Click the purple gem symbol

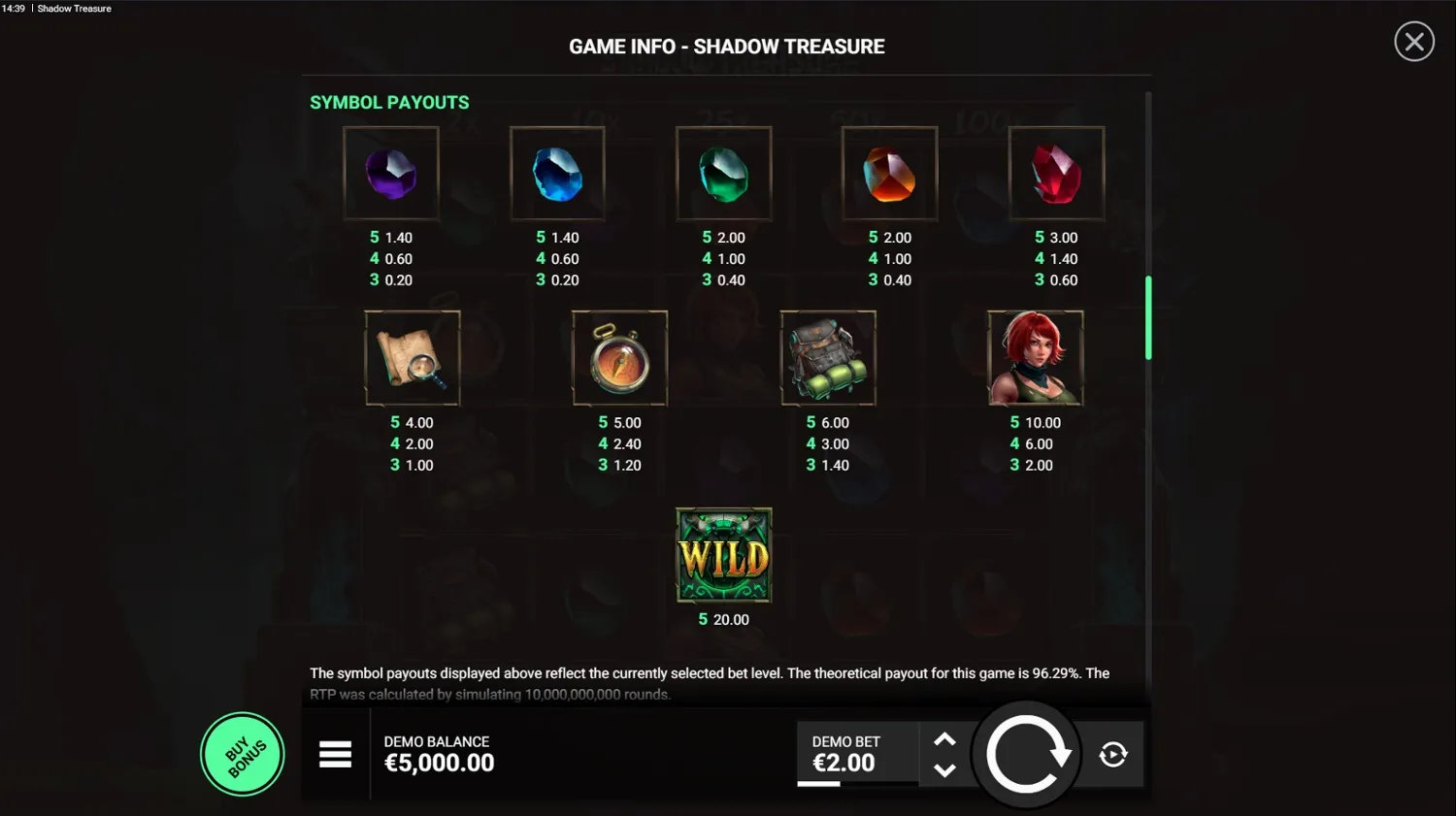[390, 173]
